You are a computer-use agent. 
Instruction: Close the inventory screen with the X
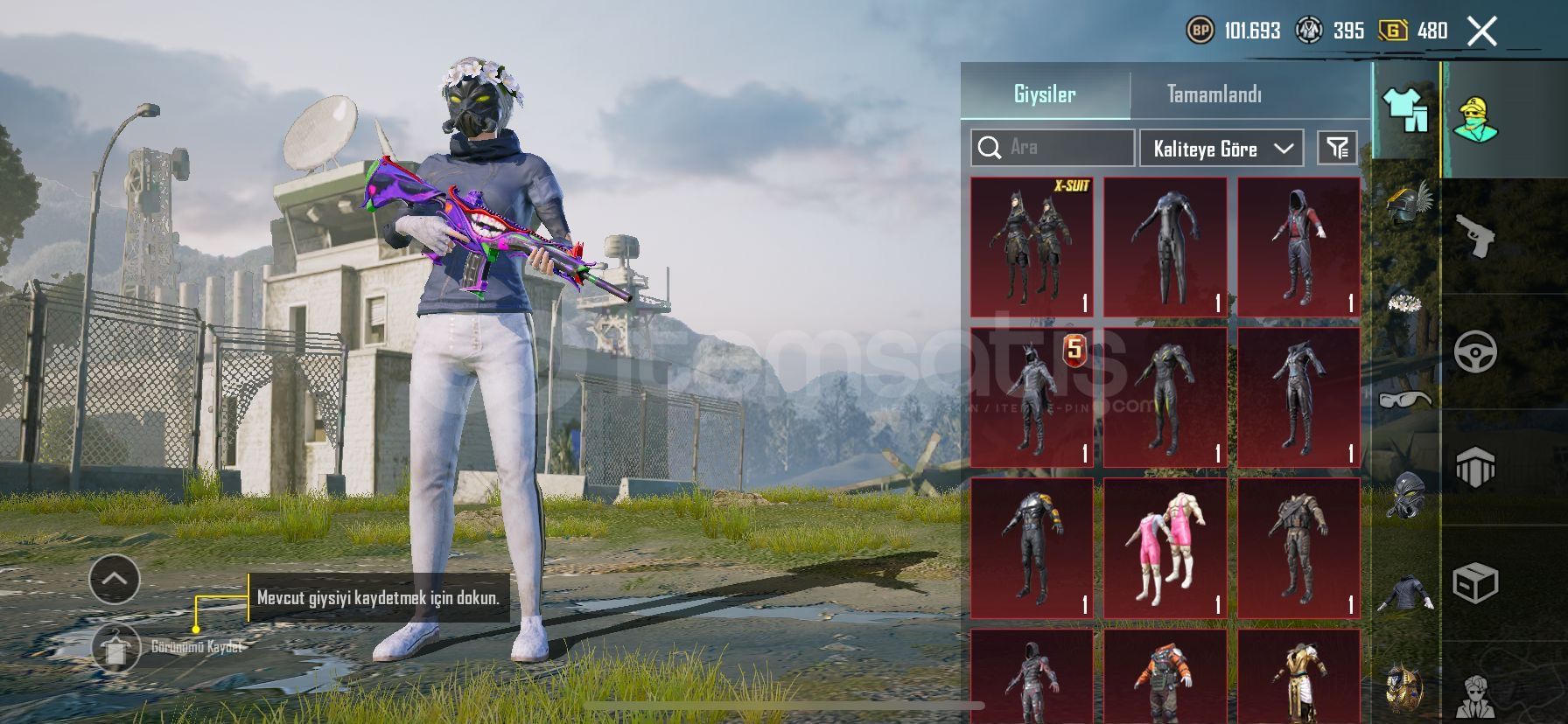tap(1481, 31)
